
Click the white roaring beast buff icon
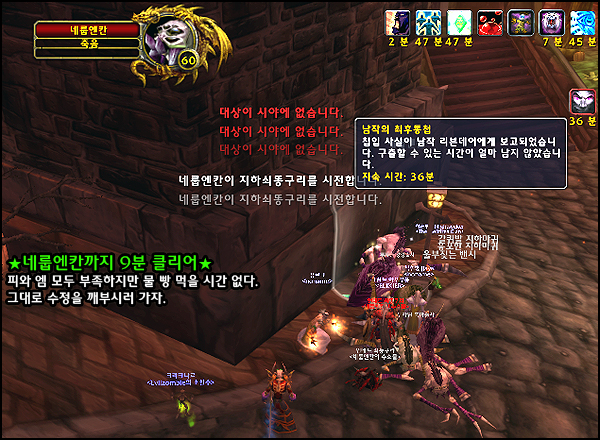551,20
